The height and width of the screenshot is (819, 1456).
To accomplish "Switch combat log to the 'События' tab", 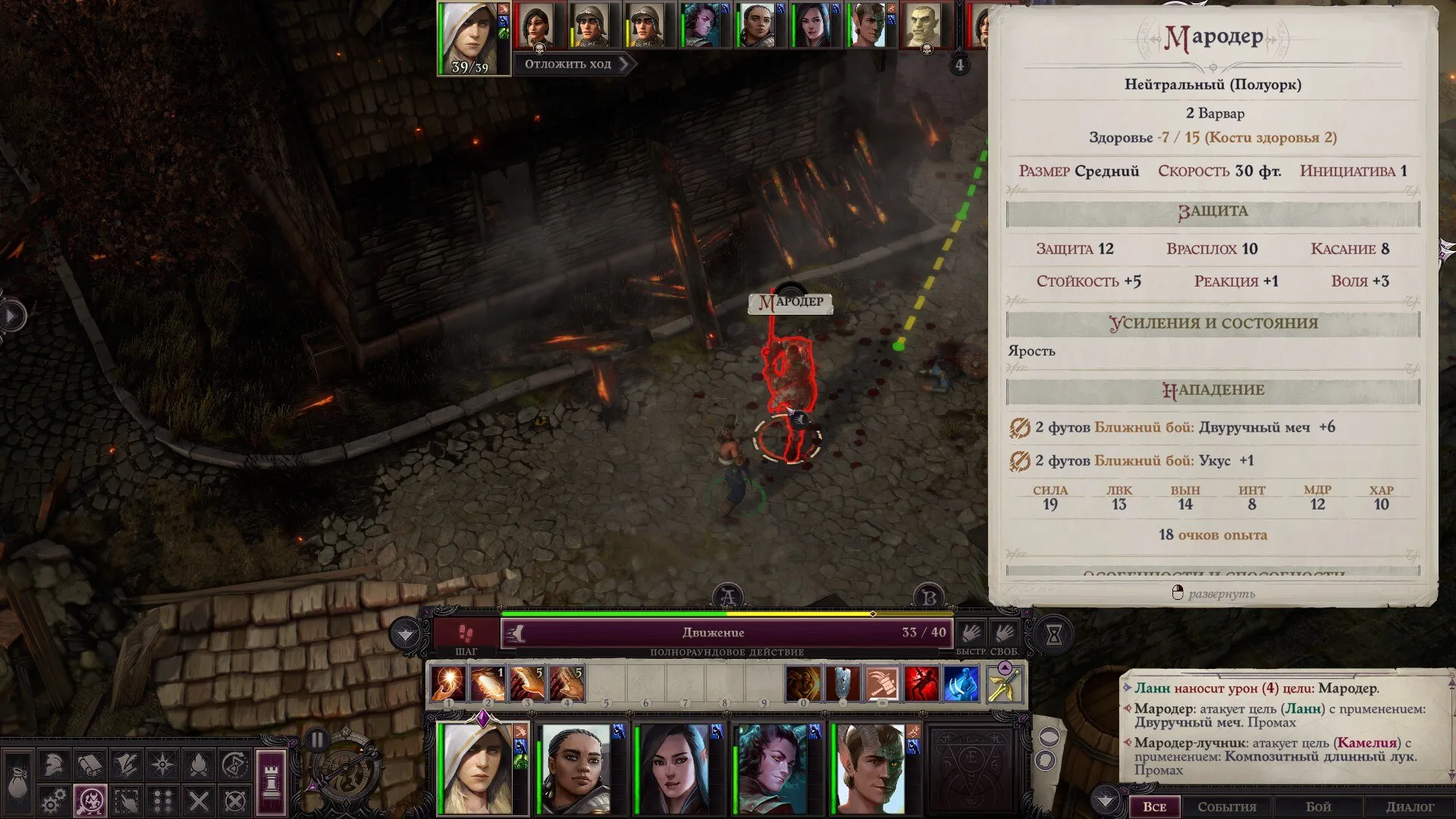I will (x=1226, y=807).
